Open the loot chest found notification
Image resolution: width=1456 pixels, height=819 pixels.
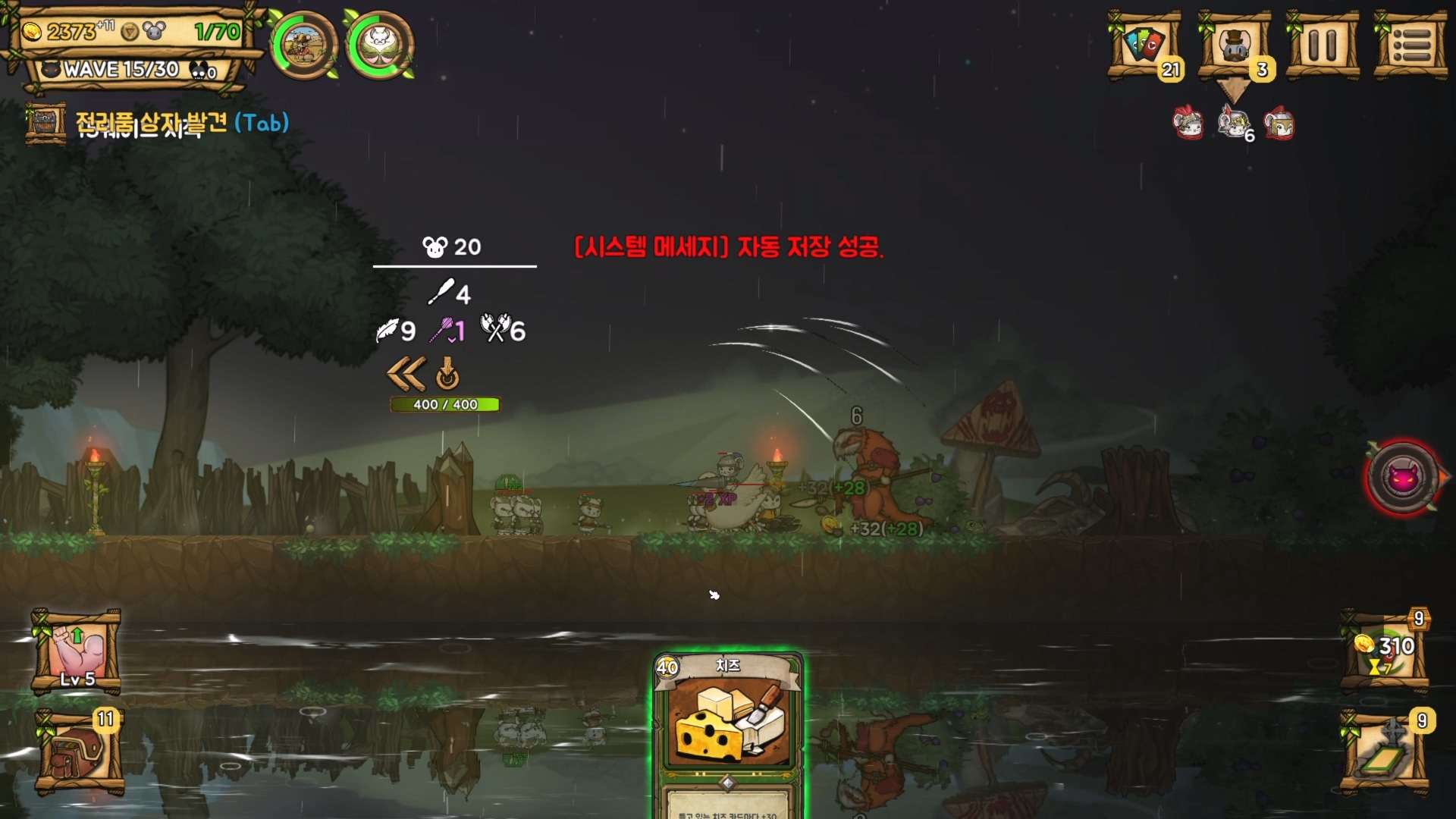(156, 123)
